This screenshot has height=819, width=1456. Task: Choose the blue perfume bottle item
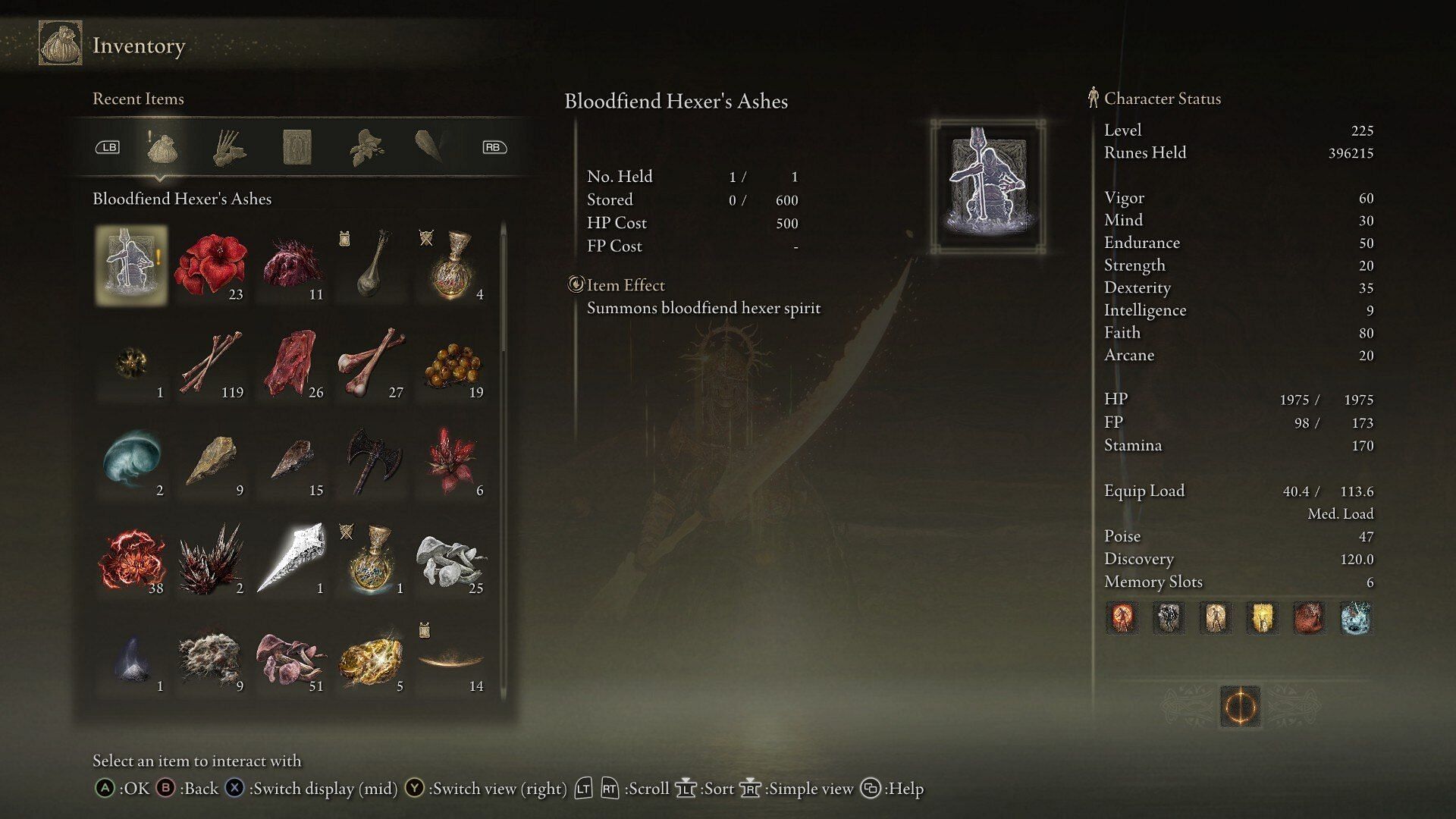(x=372, y=559)
